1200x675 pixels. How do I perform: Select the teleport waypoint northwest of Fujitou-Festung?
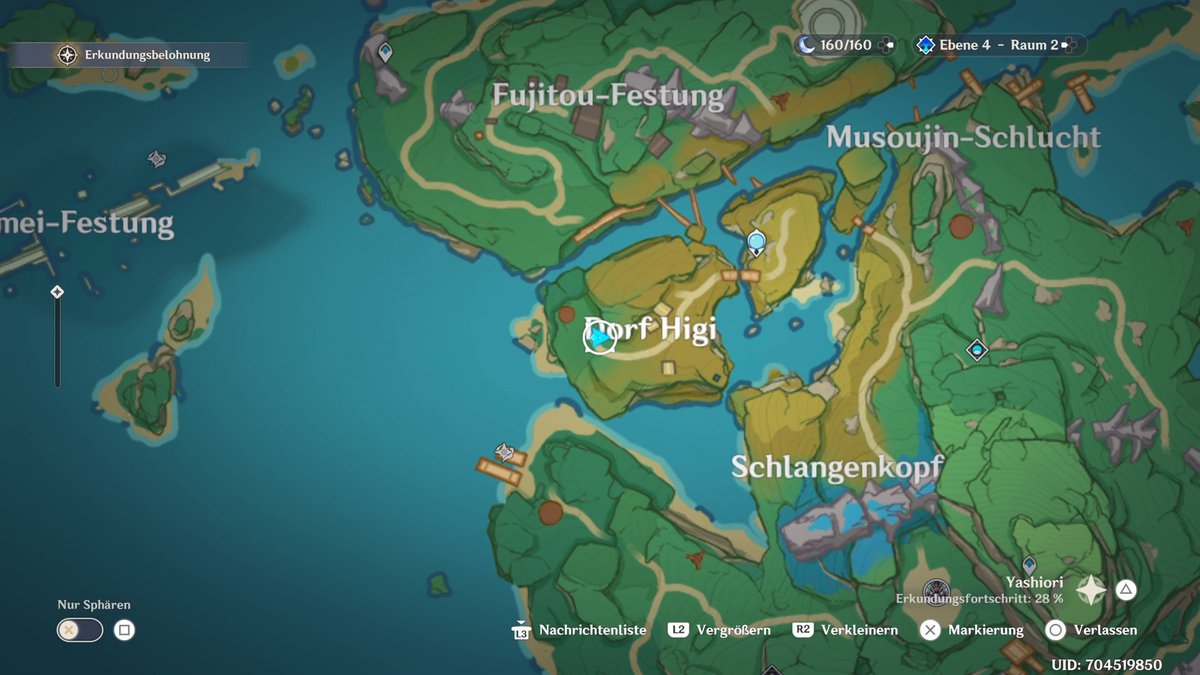[384, 51]
